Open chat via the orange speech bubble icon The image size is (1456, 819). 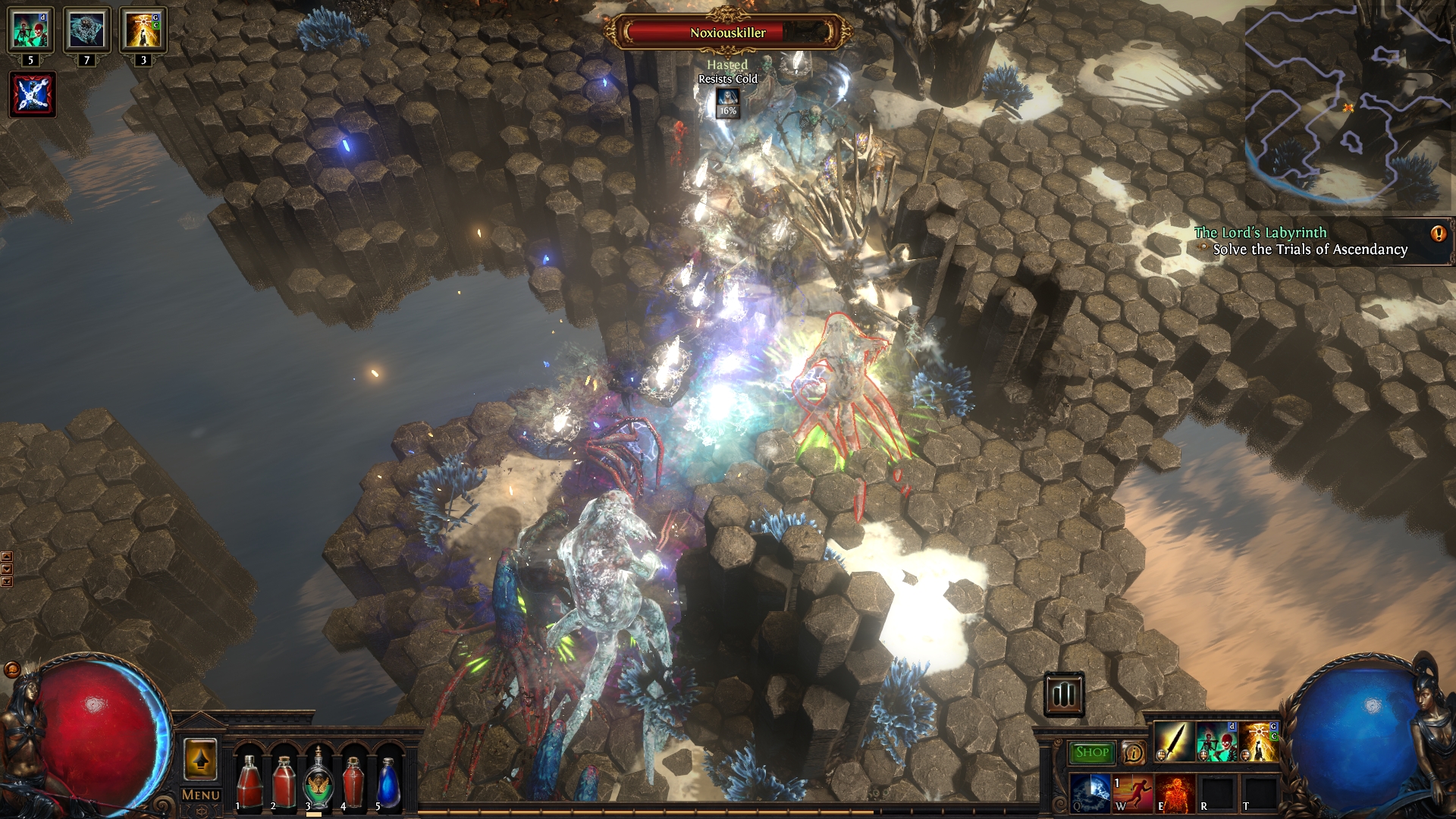click(x=11, y=670)
